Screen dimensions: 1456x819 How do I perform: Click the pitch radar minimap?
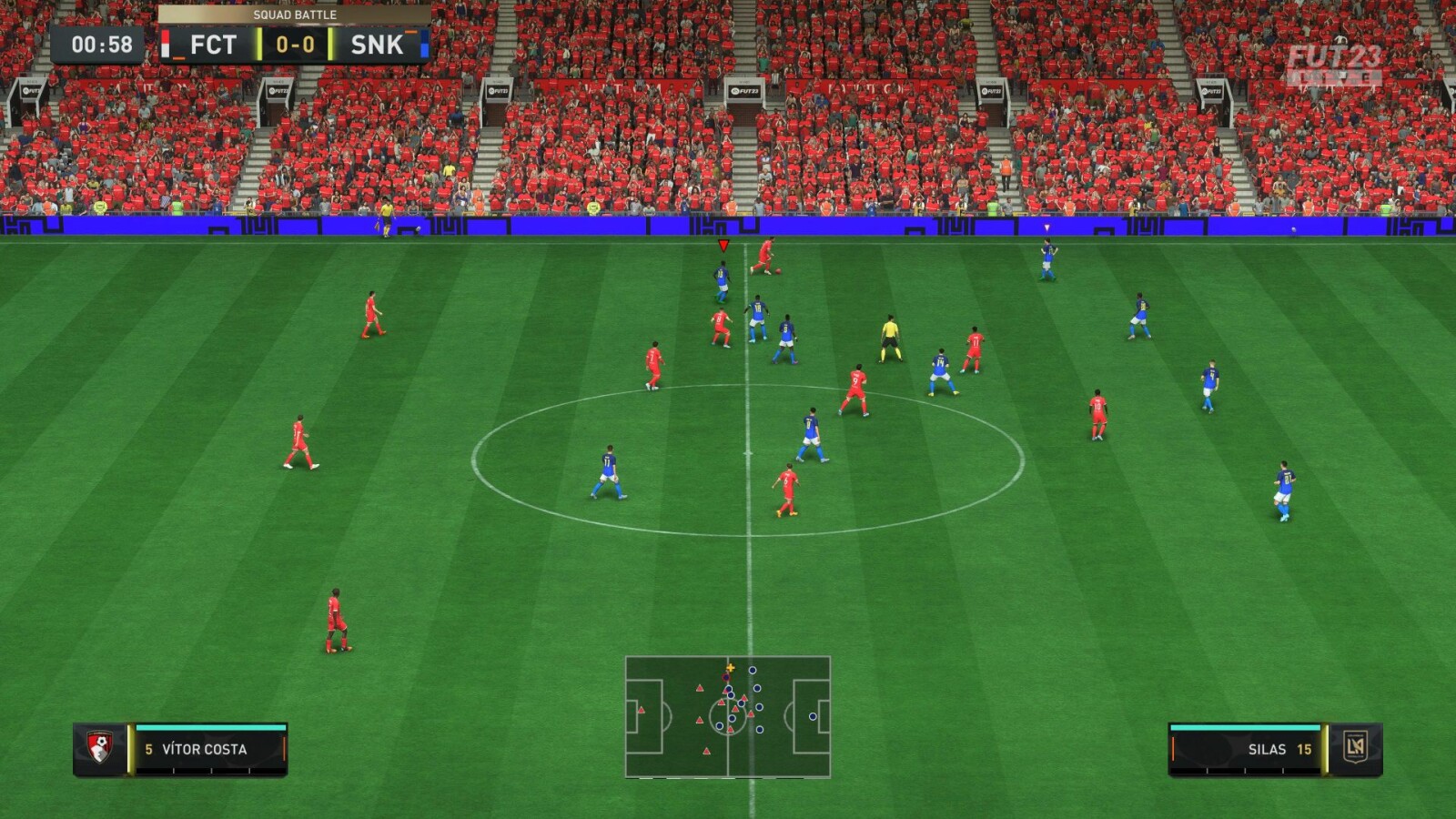727,716
